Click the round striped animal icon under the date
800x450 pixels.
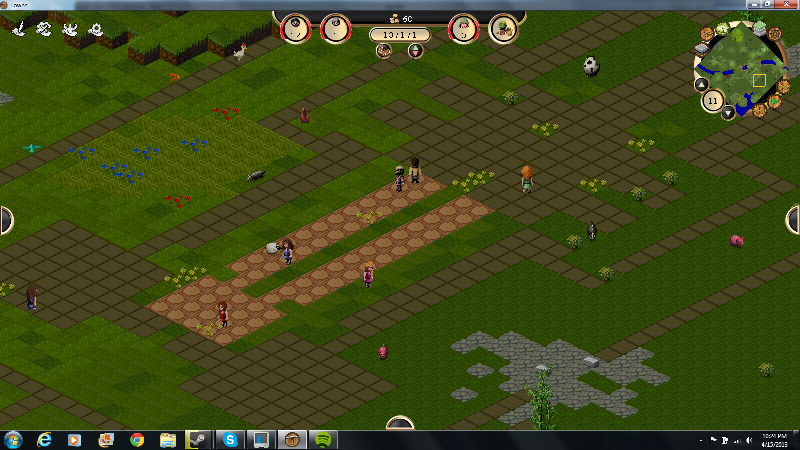click(384, 50)
